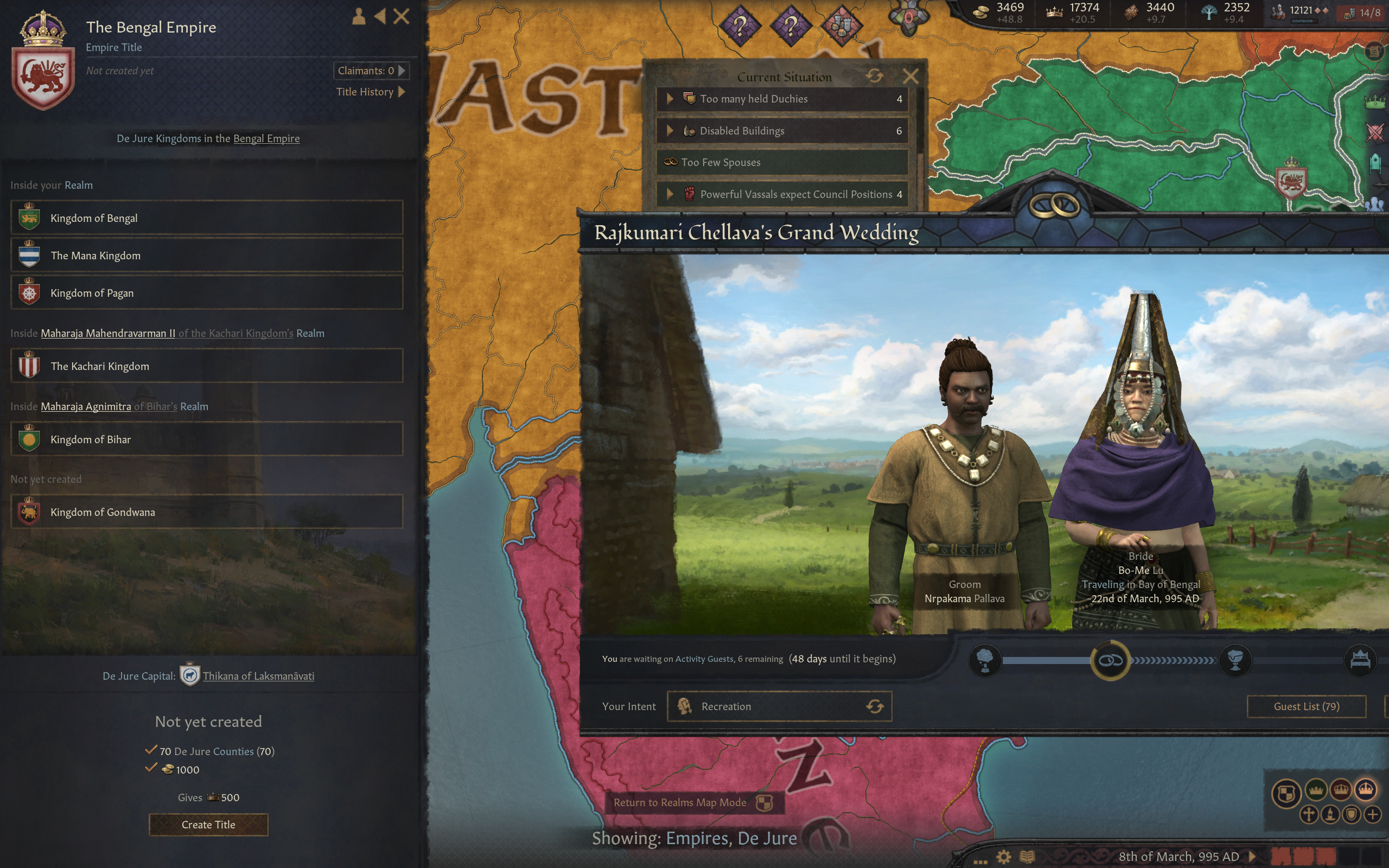
Task: Open the Guest List (79)
Action: point(1307,706)
